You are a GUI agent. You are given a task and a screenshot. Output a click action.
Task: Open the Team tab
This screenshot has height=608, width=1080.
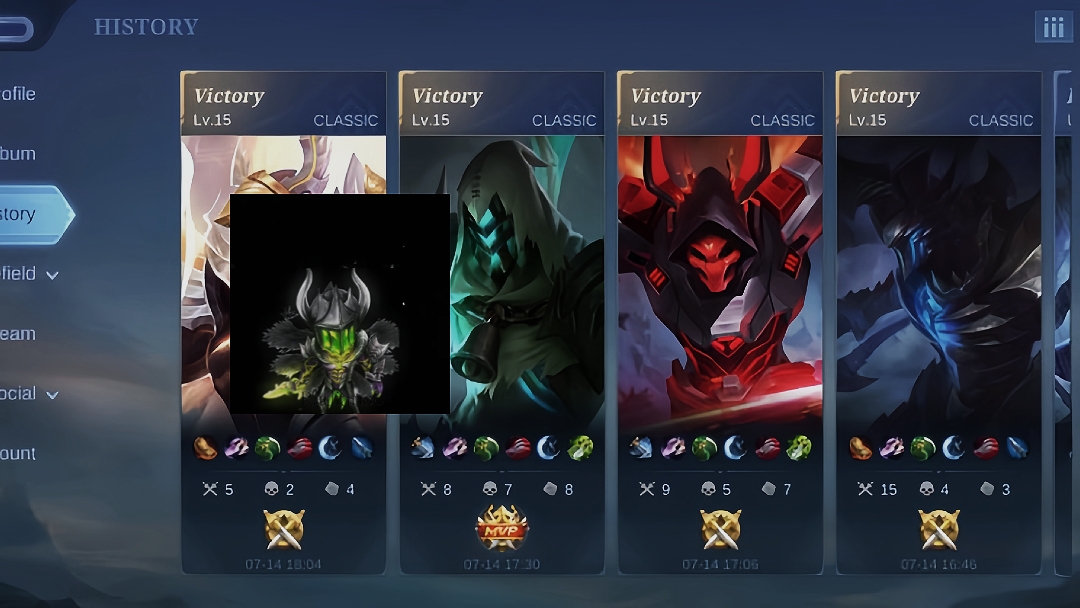click(x=20, y=334)
